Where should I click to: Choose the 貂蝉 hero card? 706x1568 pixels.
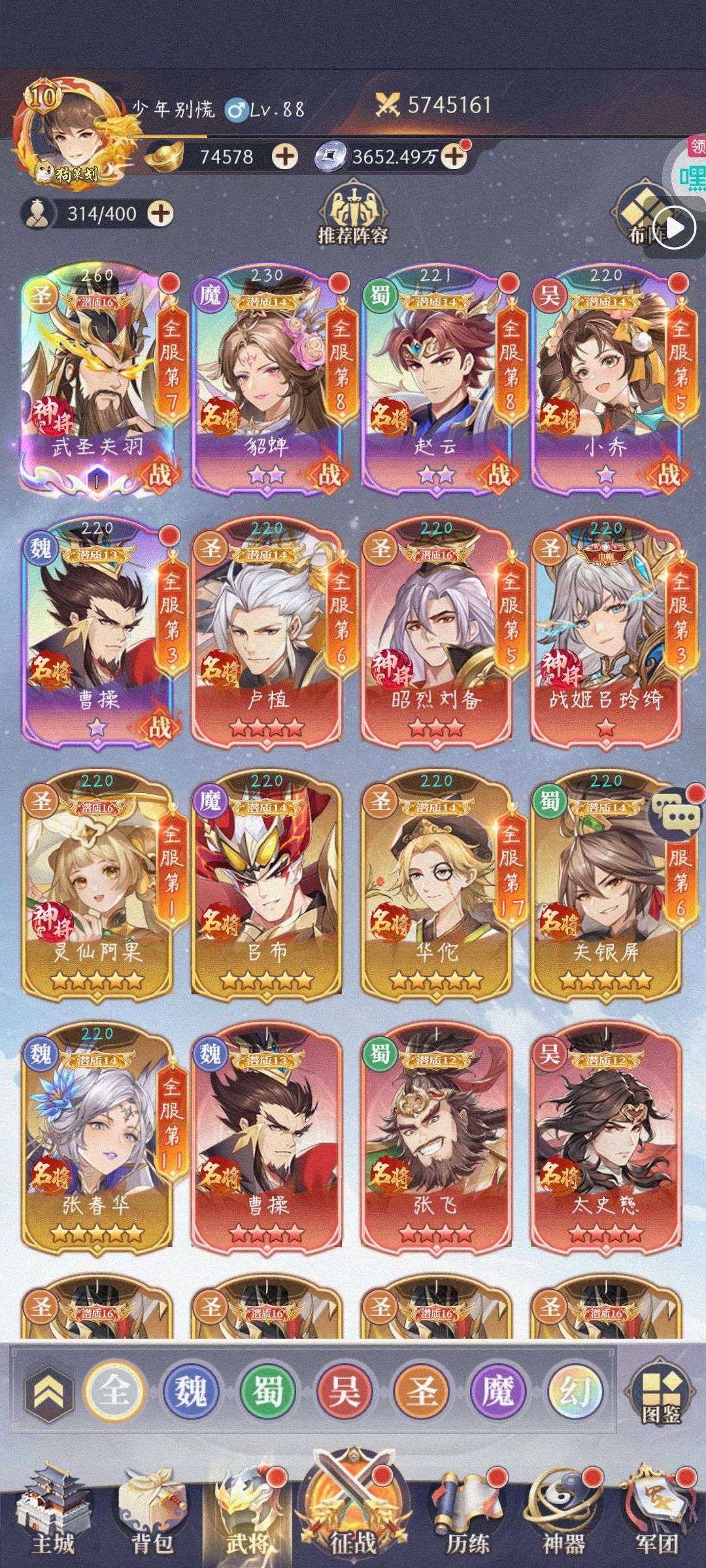click(267, 379)
